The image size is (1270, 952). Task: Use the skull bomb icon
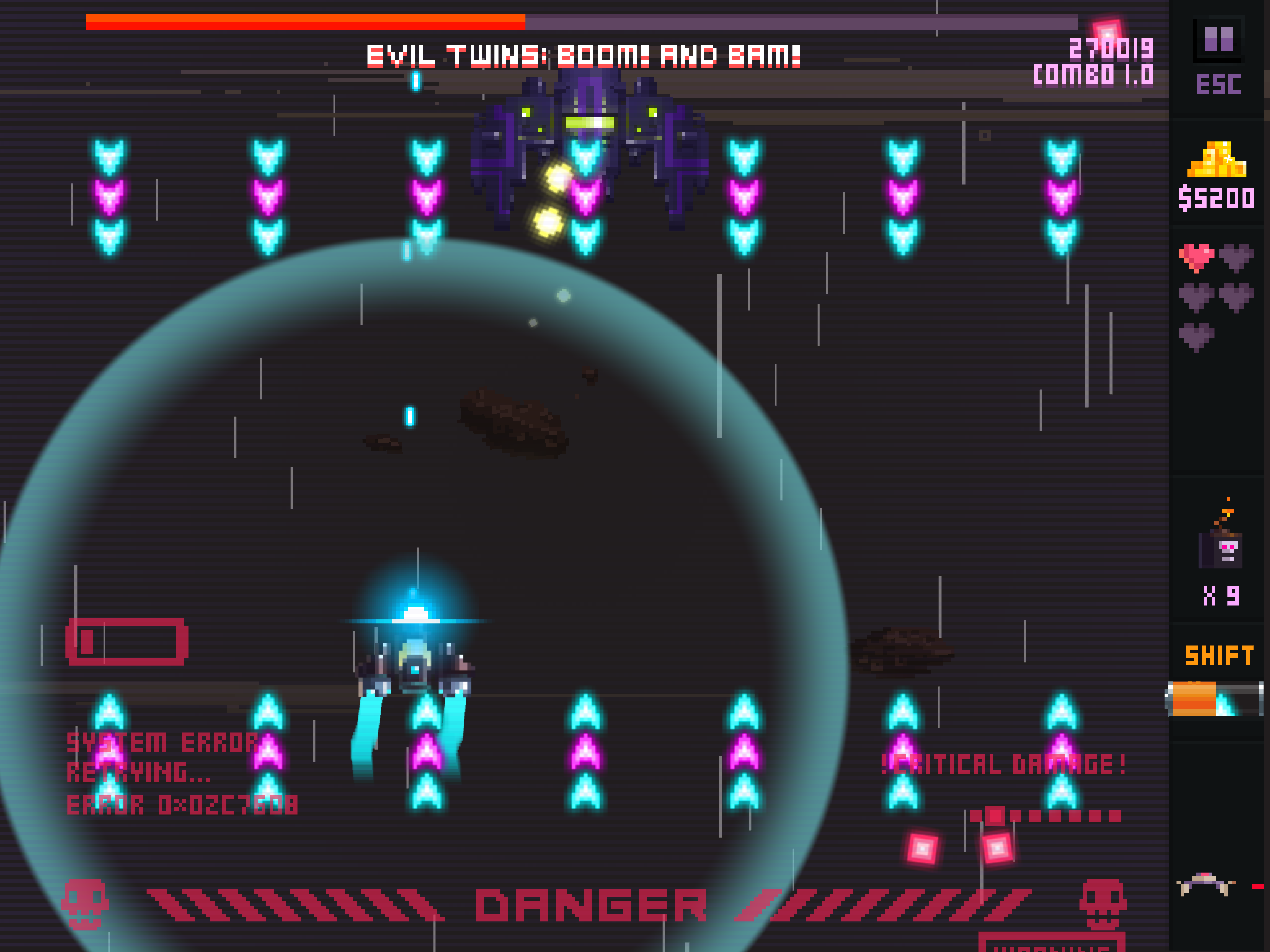point(1220,547)
